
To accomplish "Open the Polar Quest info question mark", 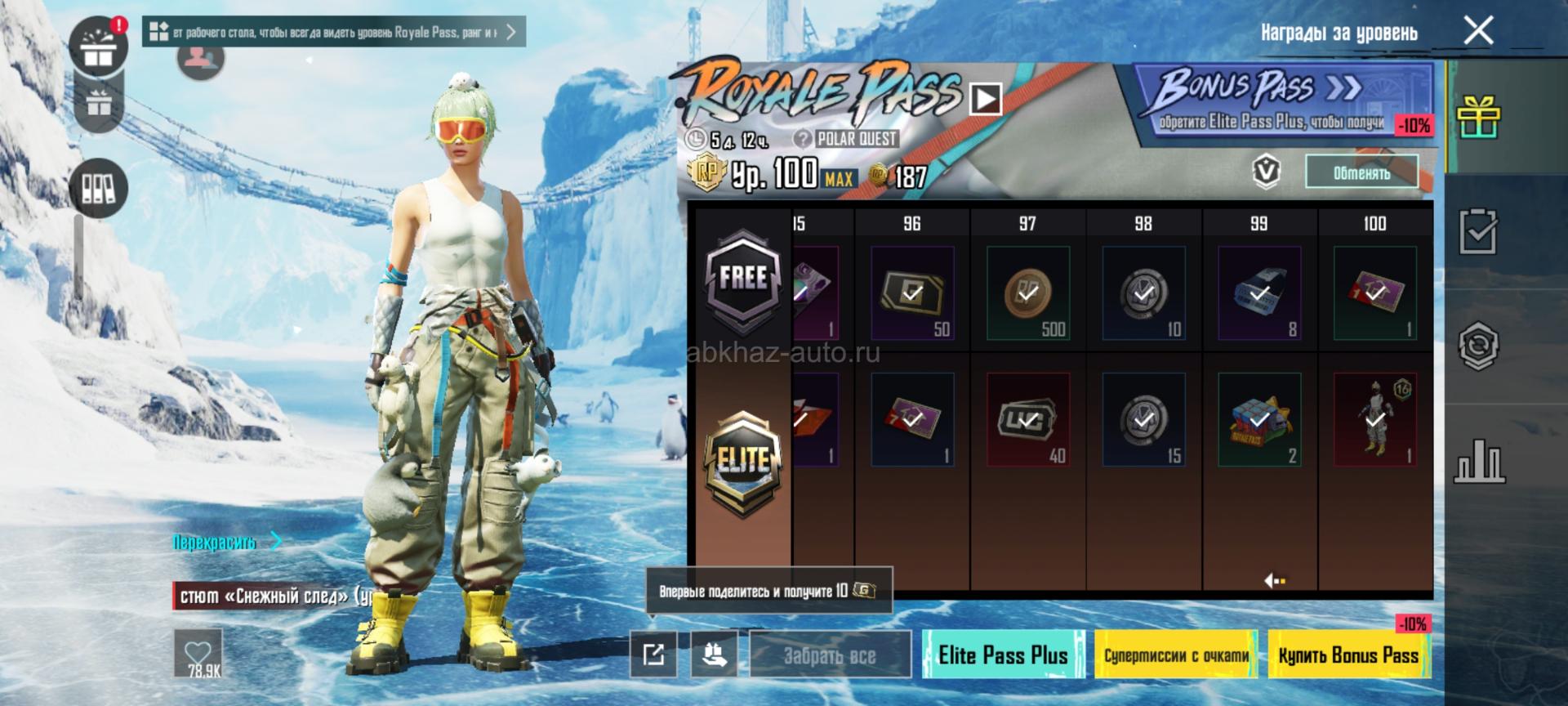I will [x=803, y=139].
